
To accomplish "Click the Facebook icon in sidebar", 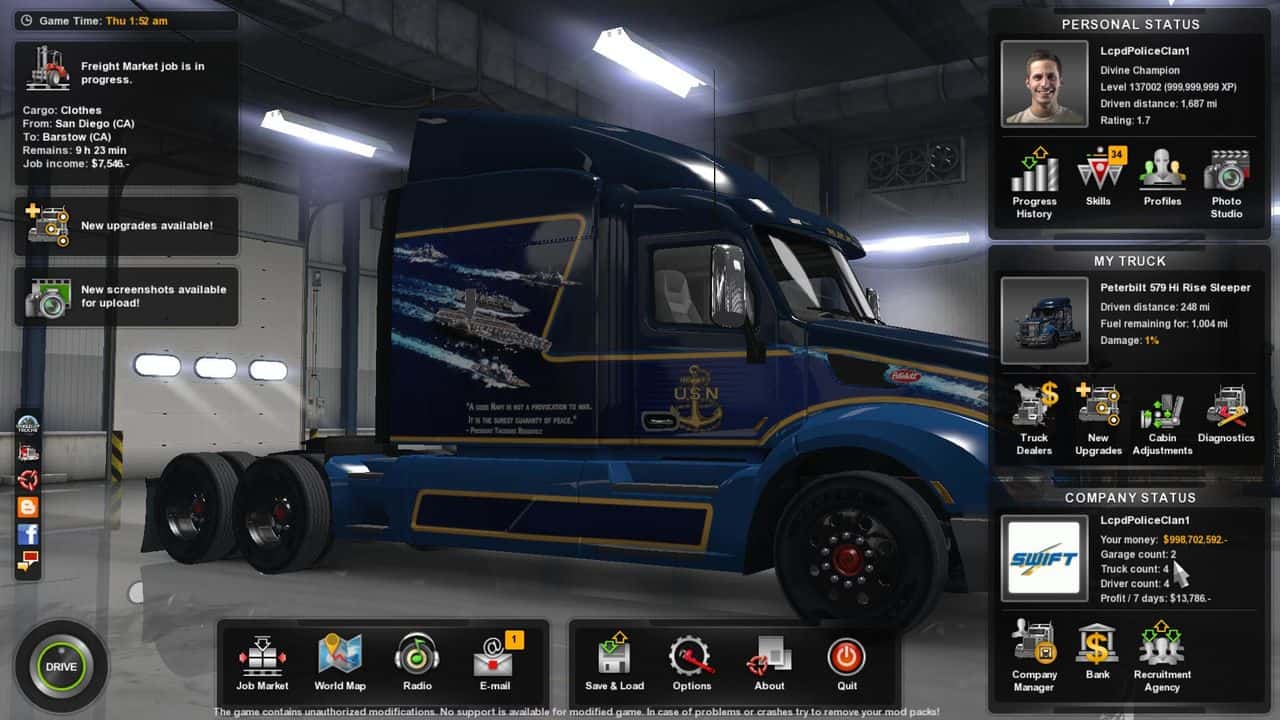I will click(x=28, y=534).
